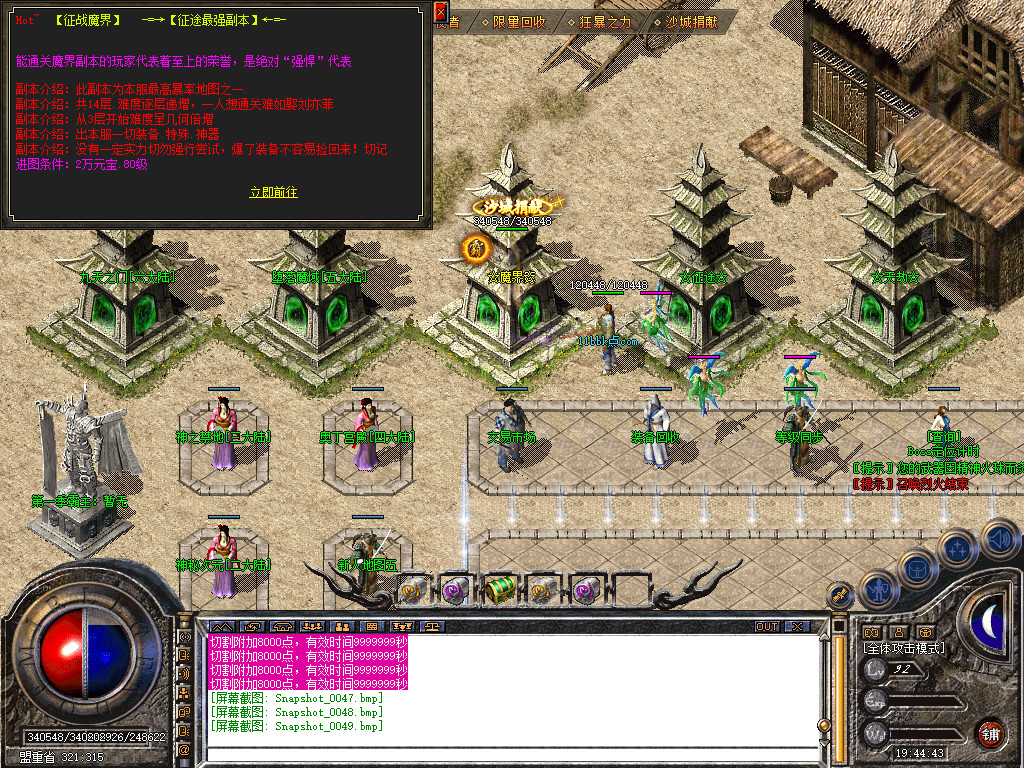The height and width of the screenshot is (768, 1024).
Task: Close the 征战魔界 dungeon info panel
Action: tap(441, 12)
